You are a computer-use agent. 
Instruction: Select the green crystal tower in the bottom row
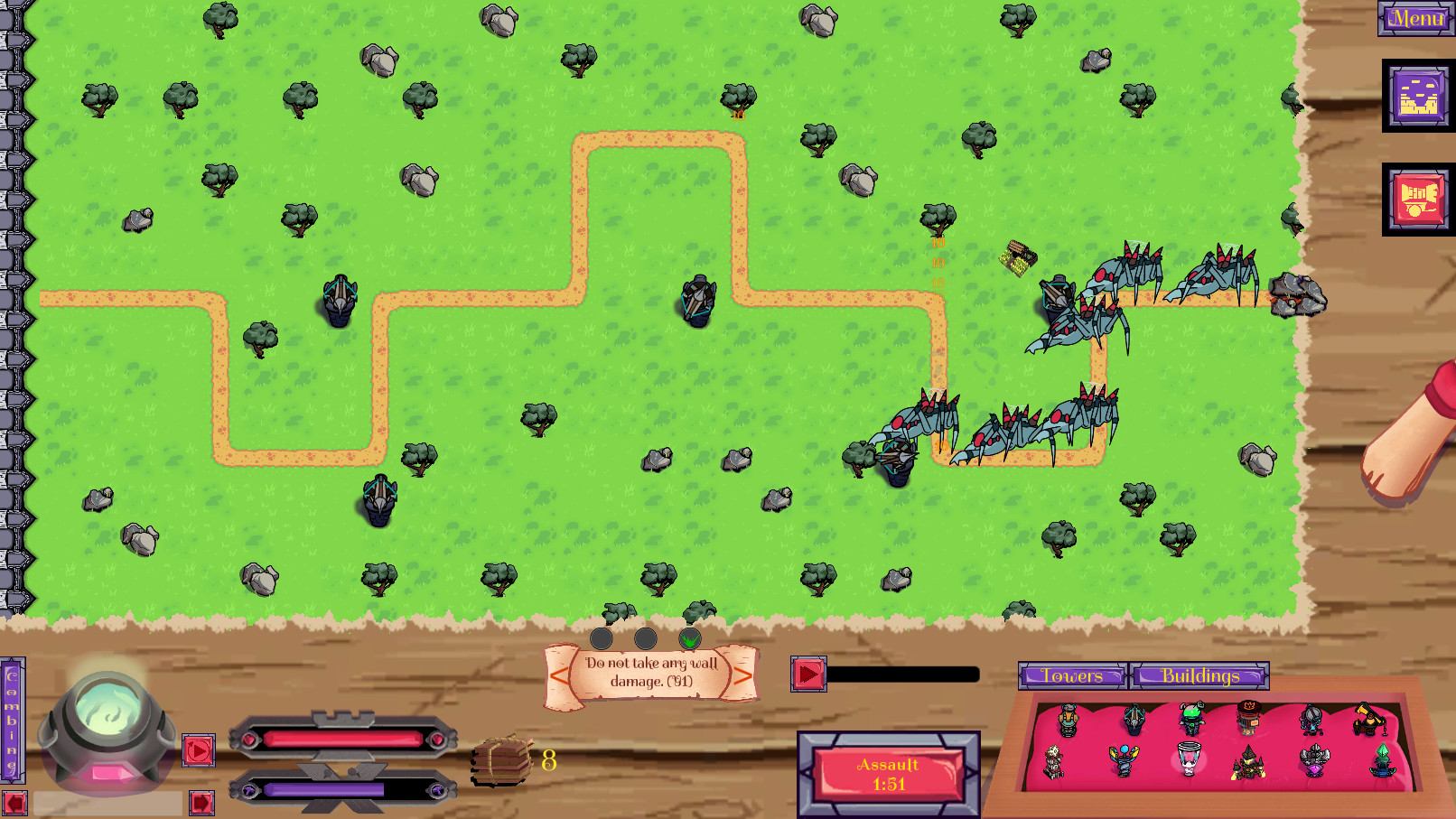(1384, 760)
